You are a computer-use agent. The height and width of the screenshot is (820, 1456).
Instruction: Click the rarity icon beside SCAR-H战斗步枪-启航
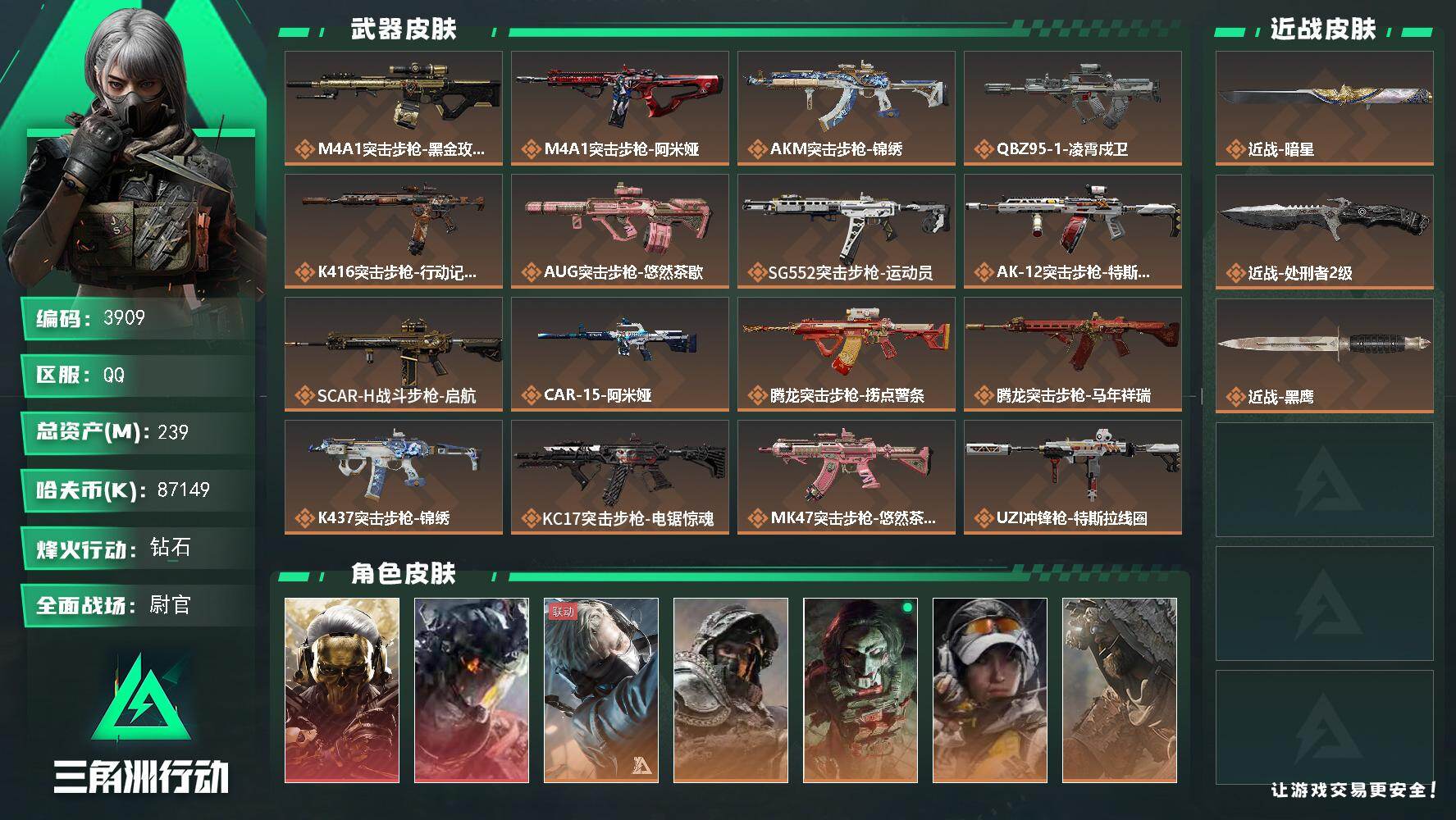(x=305, y=394)
